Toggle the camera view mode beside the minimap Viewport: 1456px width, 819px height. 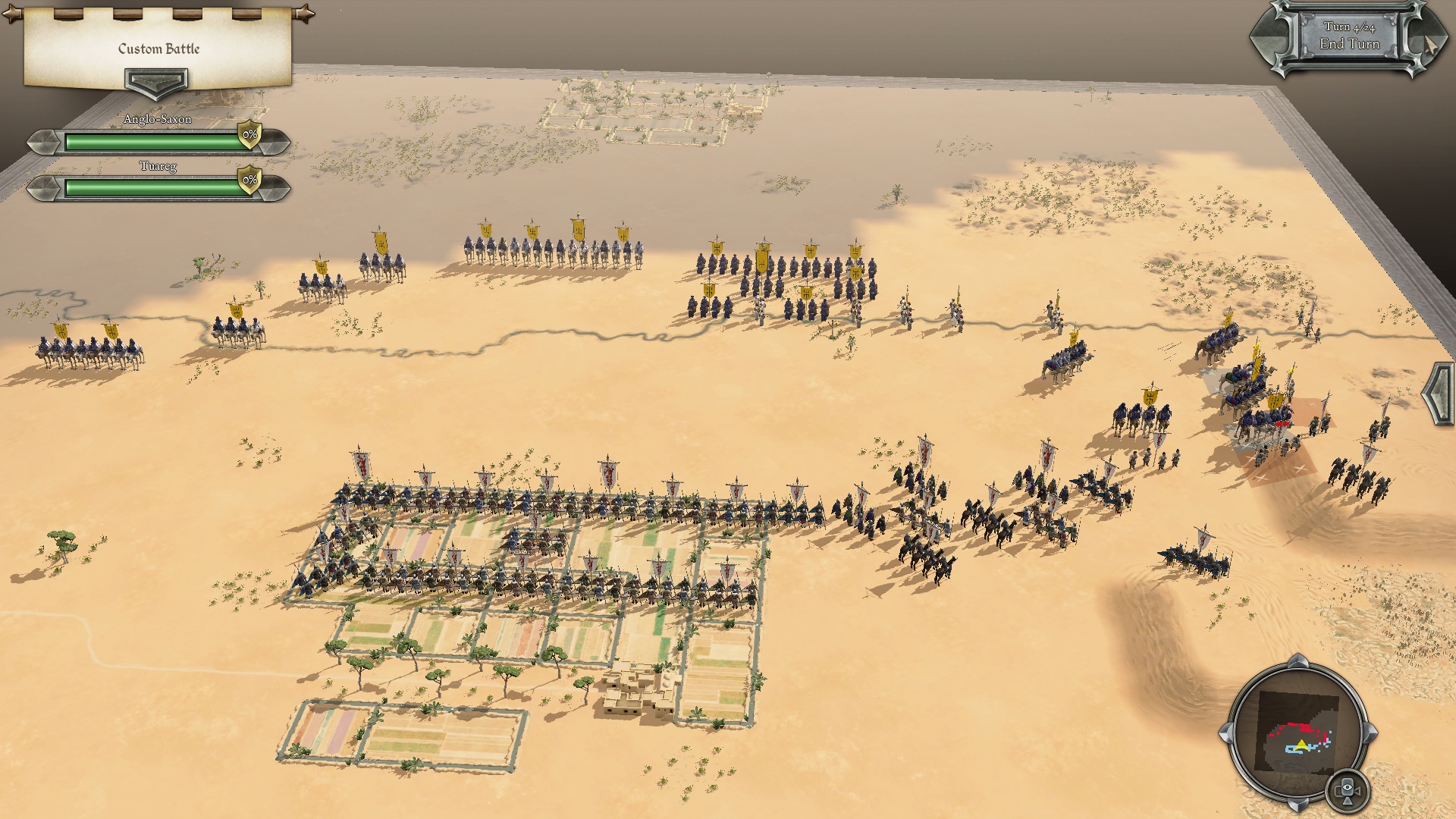(x=1346, y=789)
